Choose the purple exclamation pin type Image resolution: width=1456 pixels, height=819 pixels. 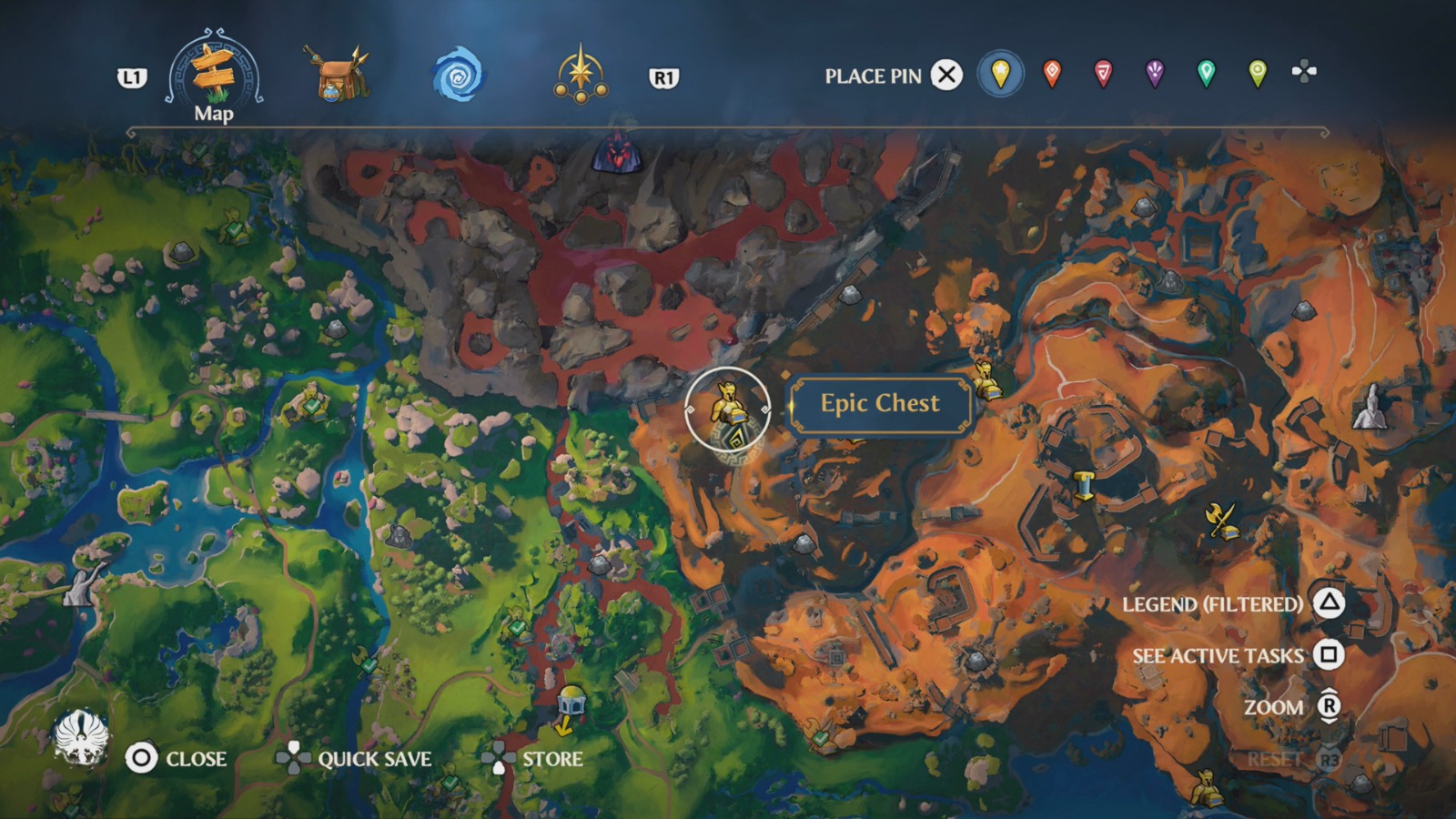[1154, 76]
